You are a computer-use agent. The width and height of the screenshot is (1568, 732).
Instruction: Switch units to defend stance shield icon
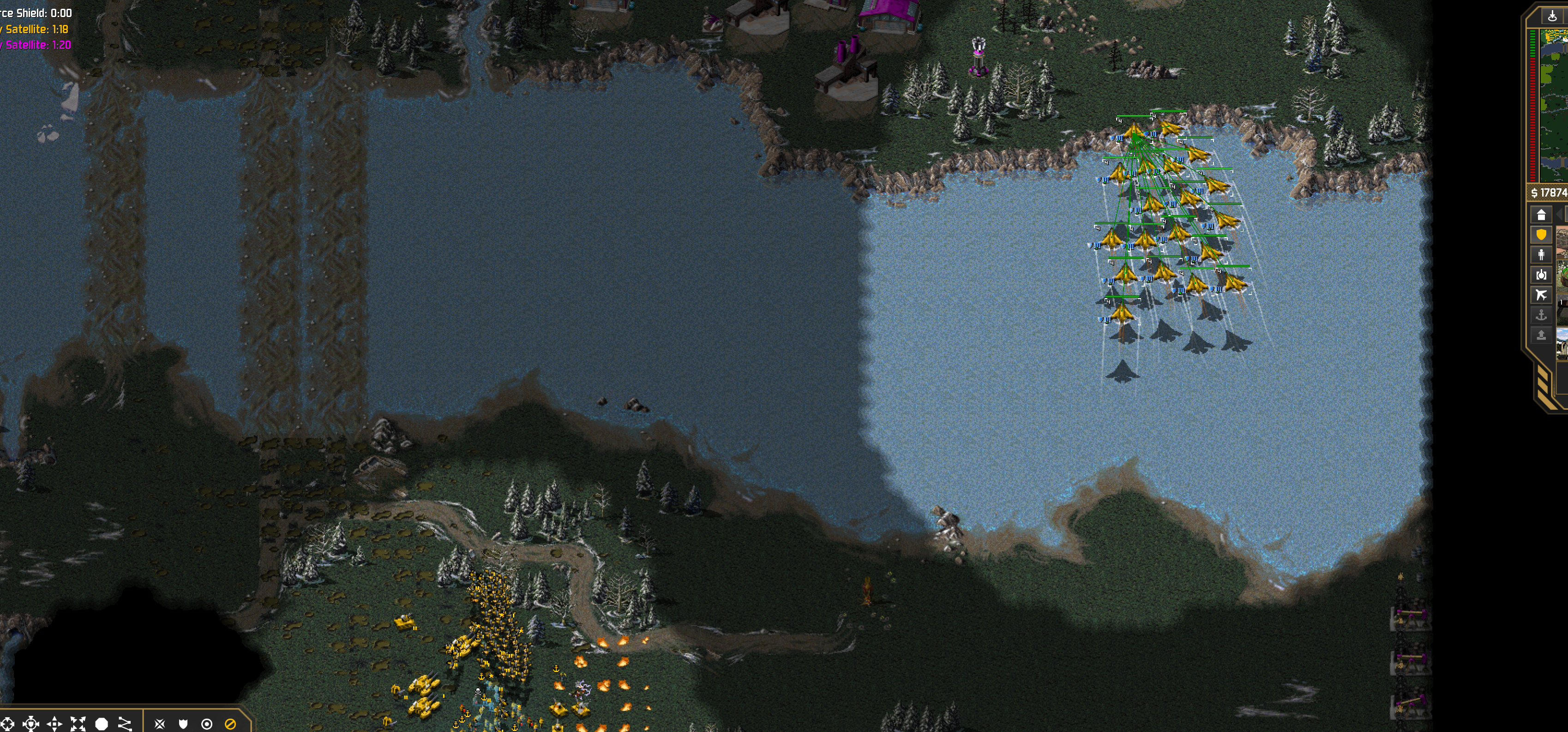click(183, 724)
